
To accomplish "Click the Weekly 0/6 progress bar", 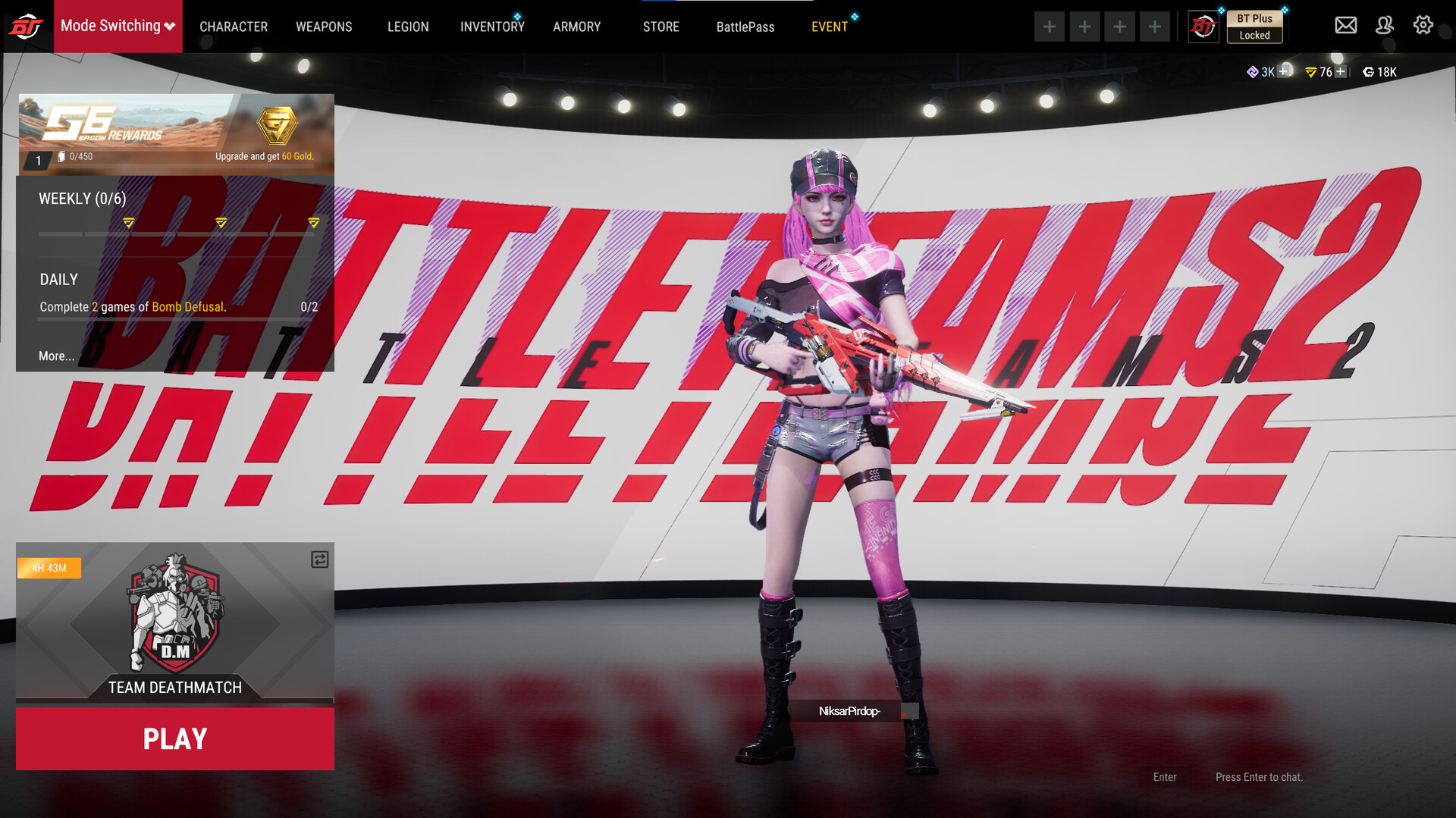I will pos(178,233).
